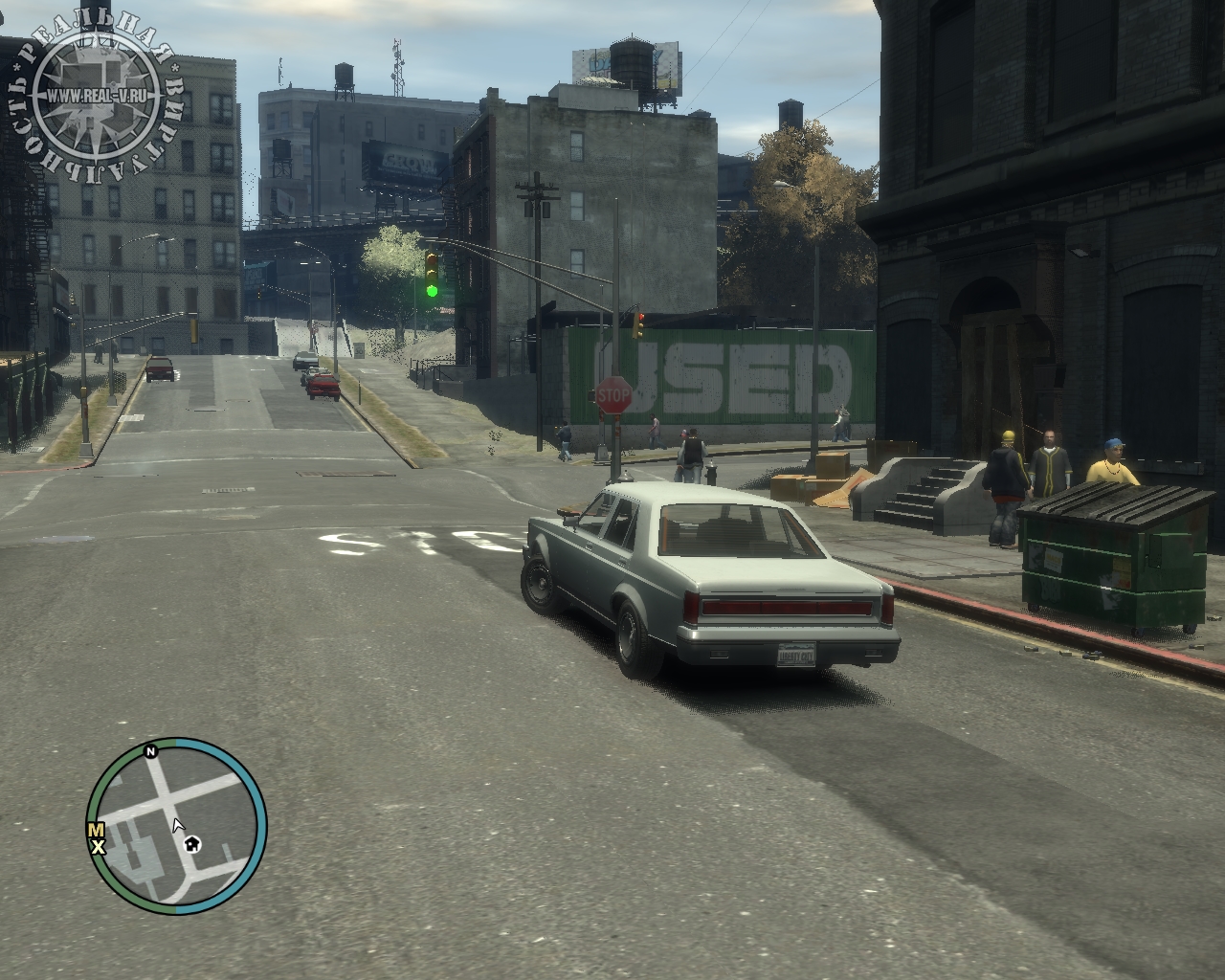Choose the white X blip on the radar edge
This screenshot has width=1225, height=980.
click(97, 847)
